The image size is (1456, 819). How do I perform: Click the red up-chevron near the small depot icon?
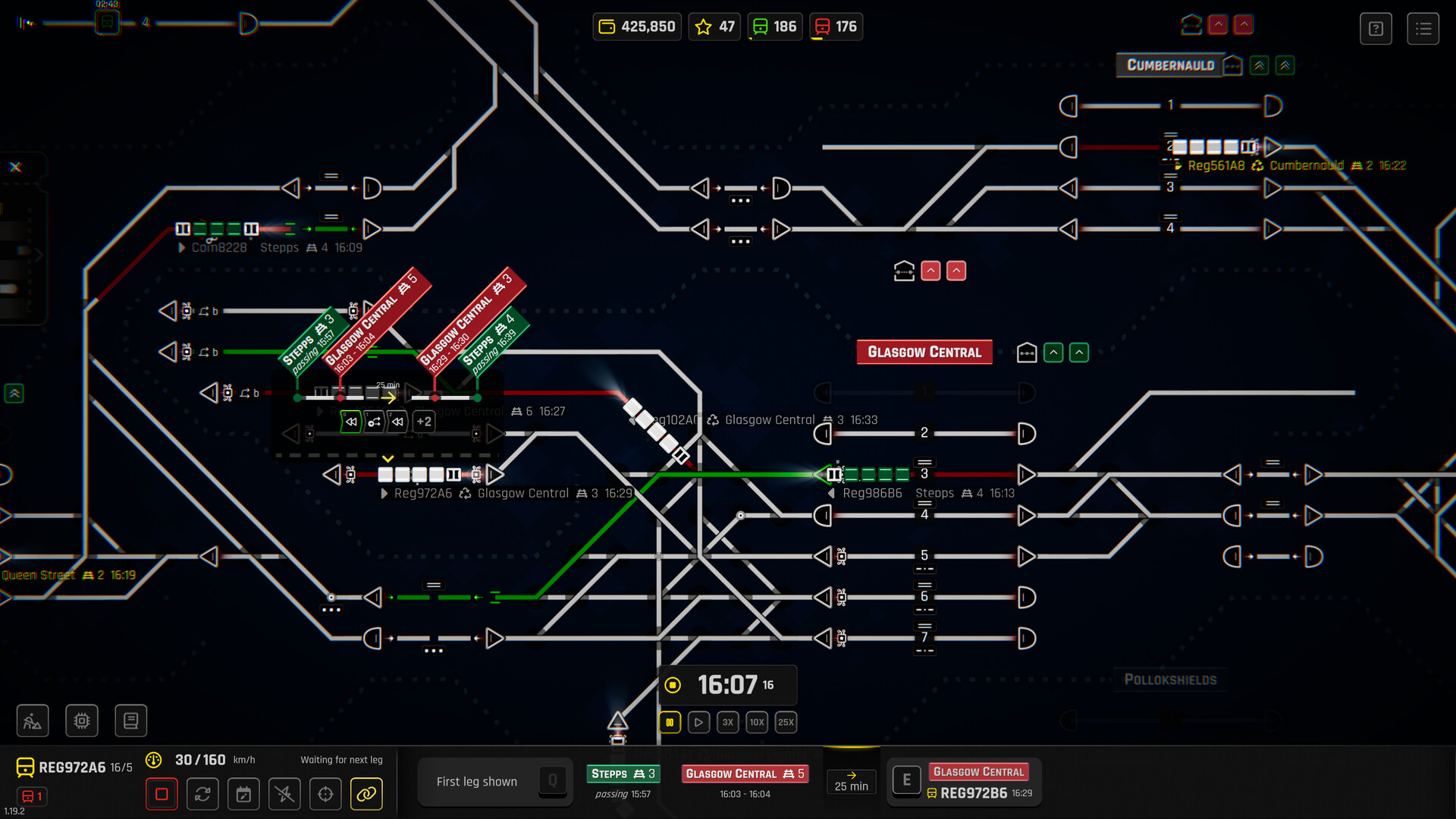tap(929, 271)
